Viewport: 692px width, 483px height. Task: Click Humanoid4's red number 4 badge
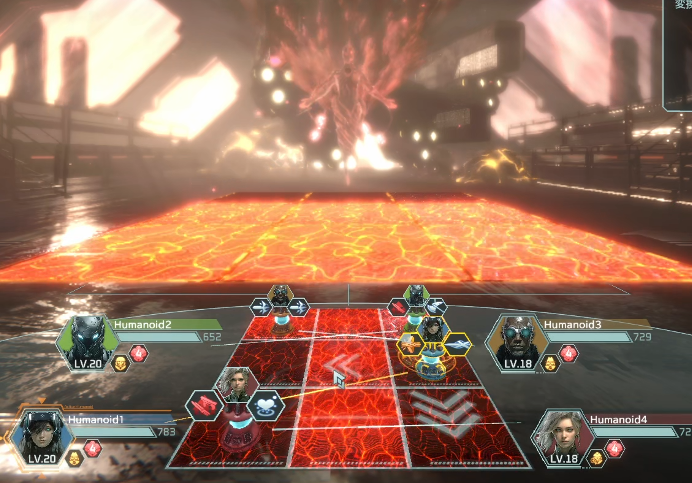(615, 449)
